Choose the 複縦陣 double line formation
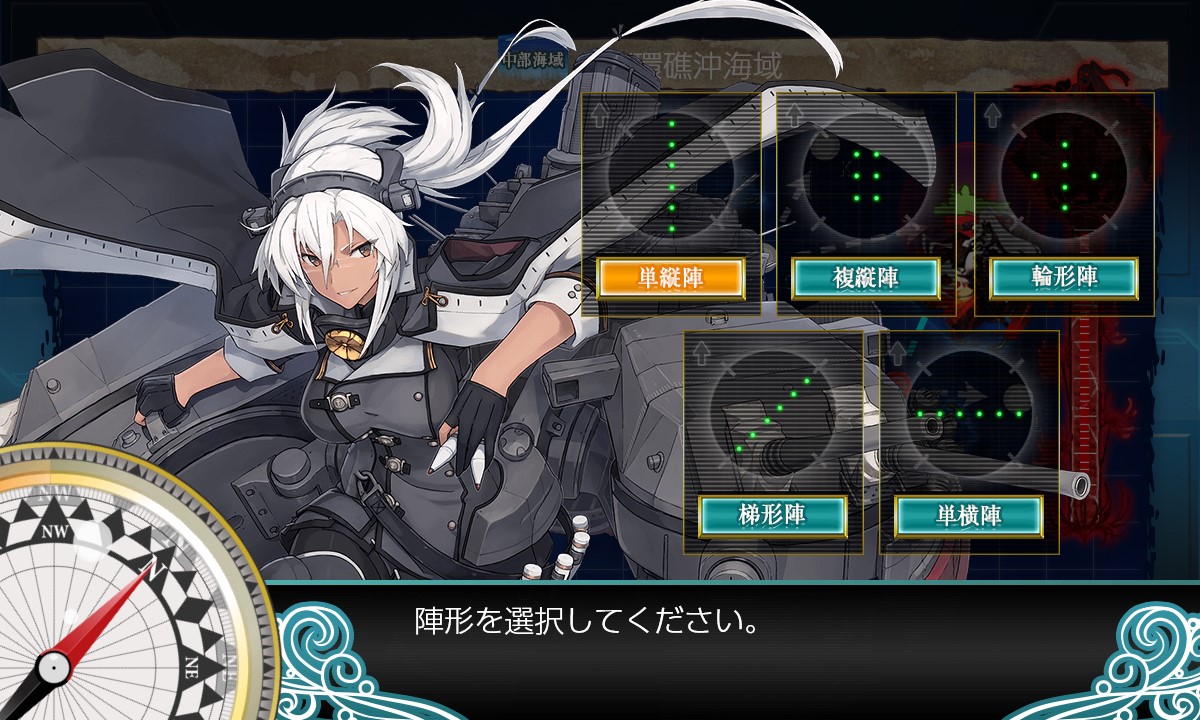Viewport: 1200px width, 720px height. [865, 279]
